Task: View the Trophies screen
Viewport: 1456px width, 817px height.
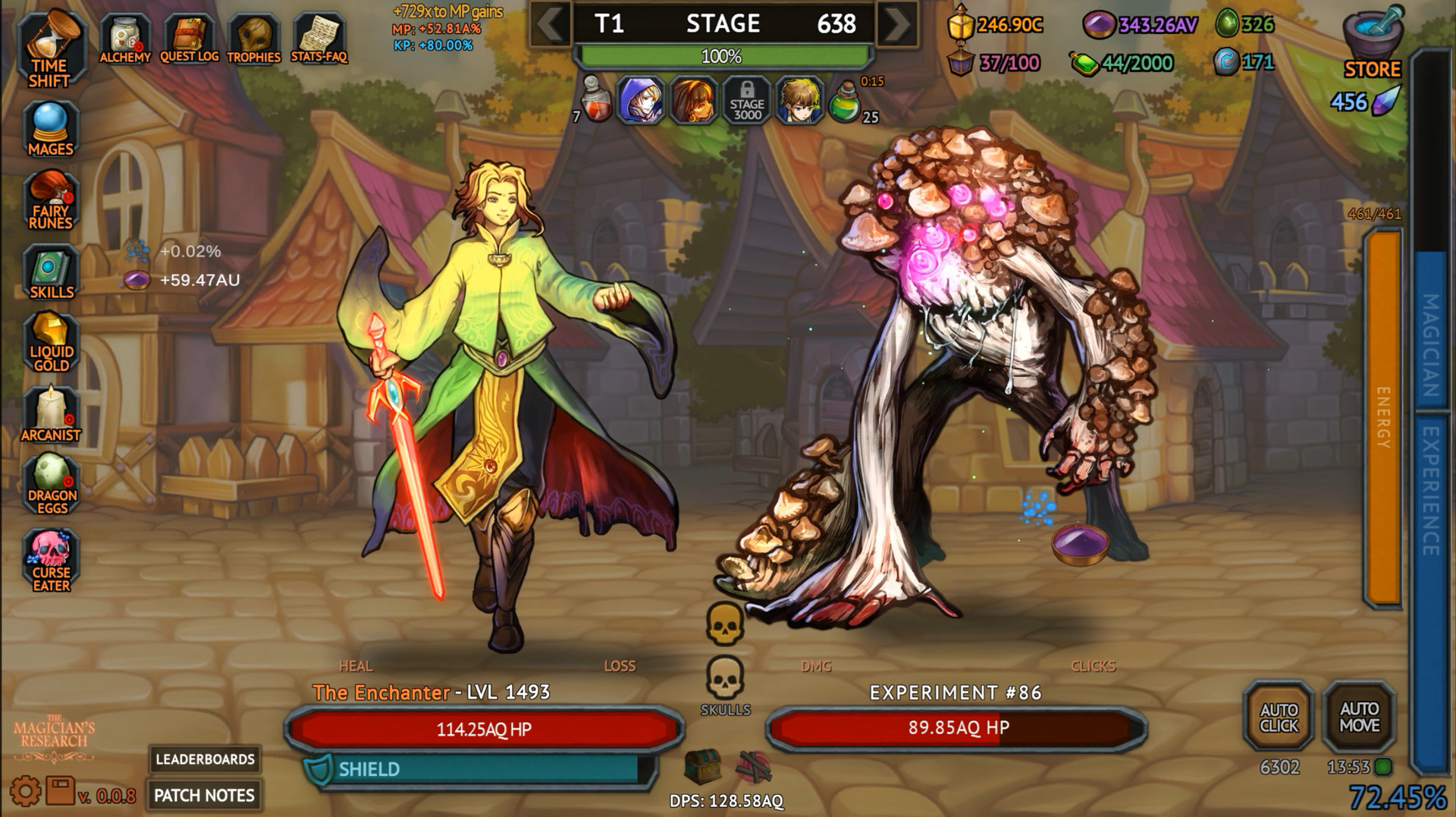Action: point(253,39)
